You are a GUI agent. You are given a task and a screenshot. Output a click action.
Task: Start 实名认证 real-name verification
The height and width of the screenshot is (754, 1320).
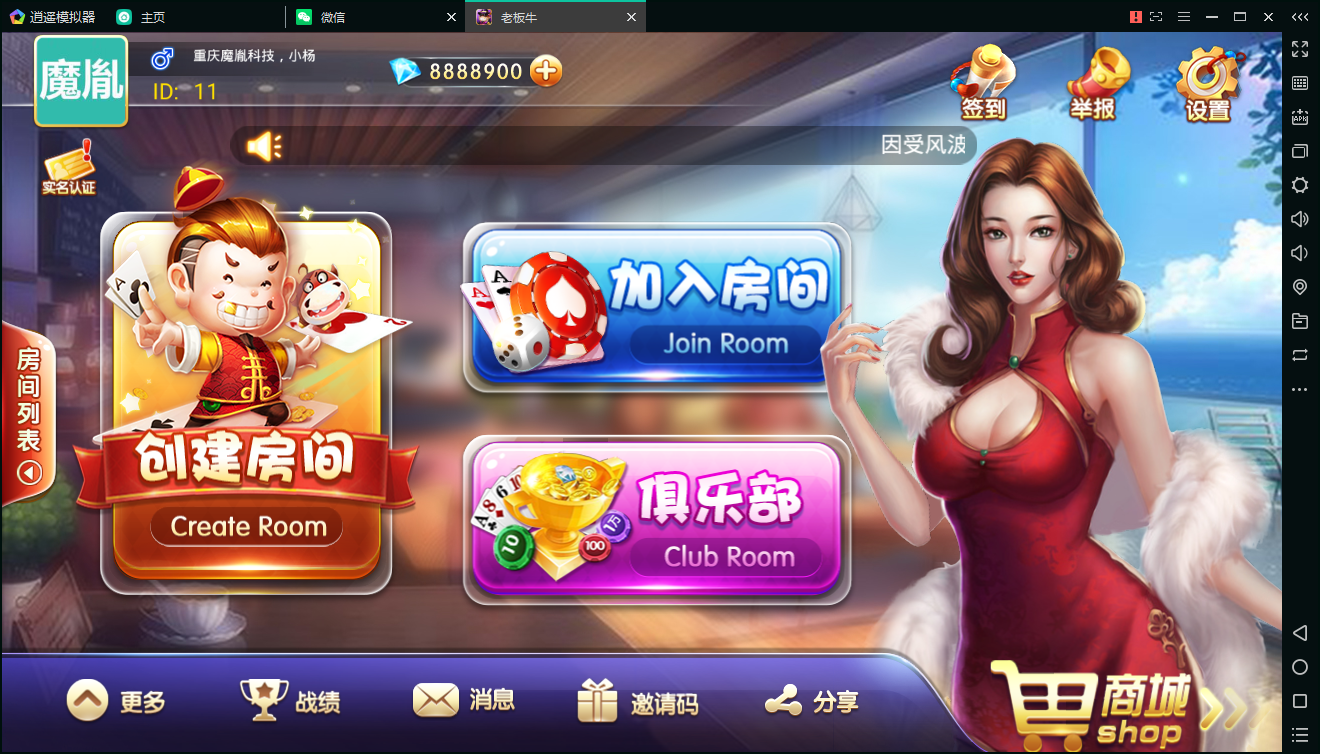pyautogui.click(x=68, y=165)
